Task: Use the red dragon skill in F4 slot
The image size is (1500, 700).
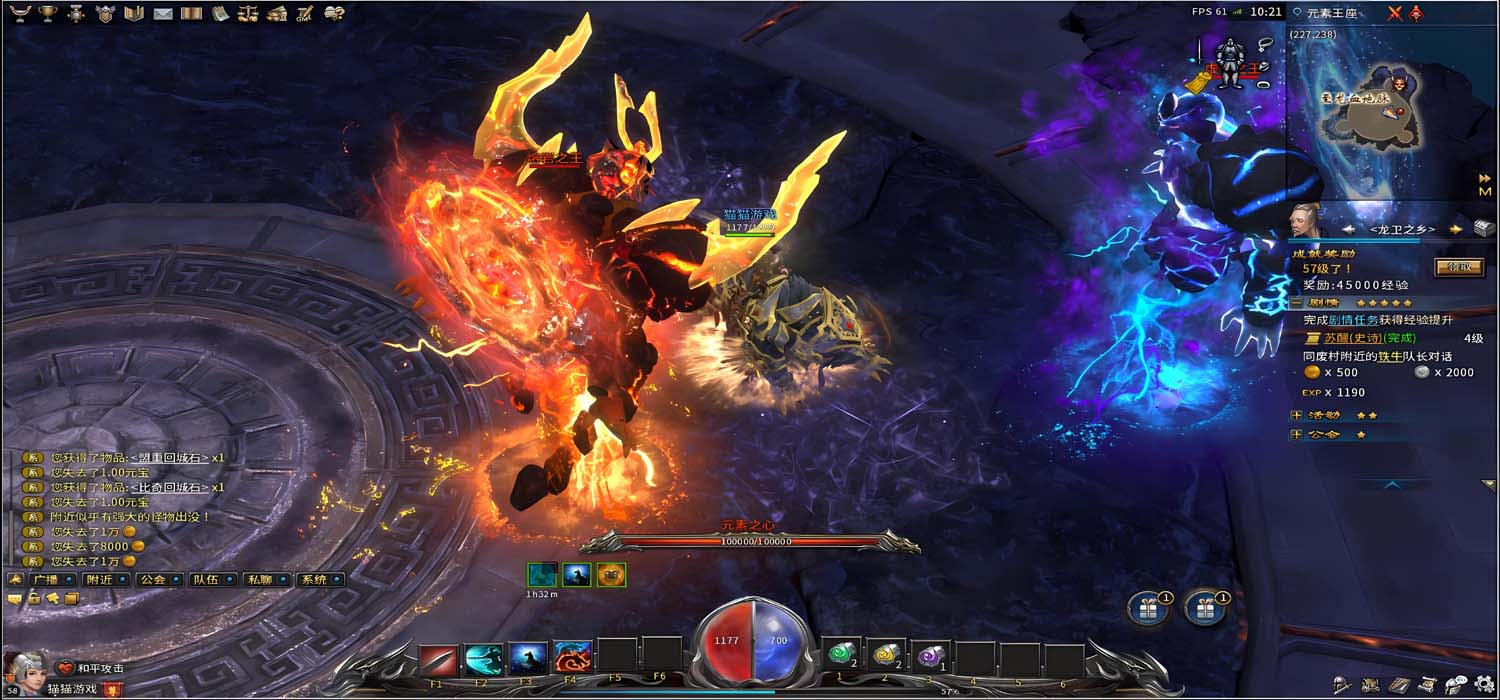Action: 573,658
